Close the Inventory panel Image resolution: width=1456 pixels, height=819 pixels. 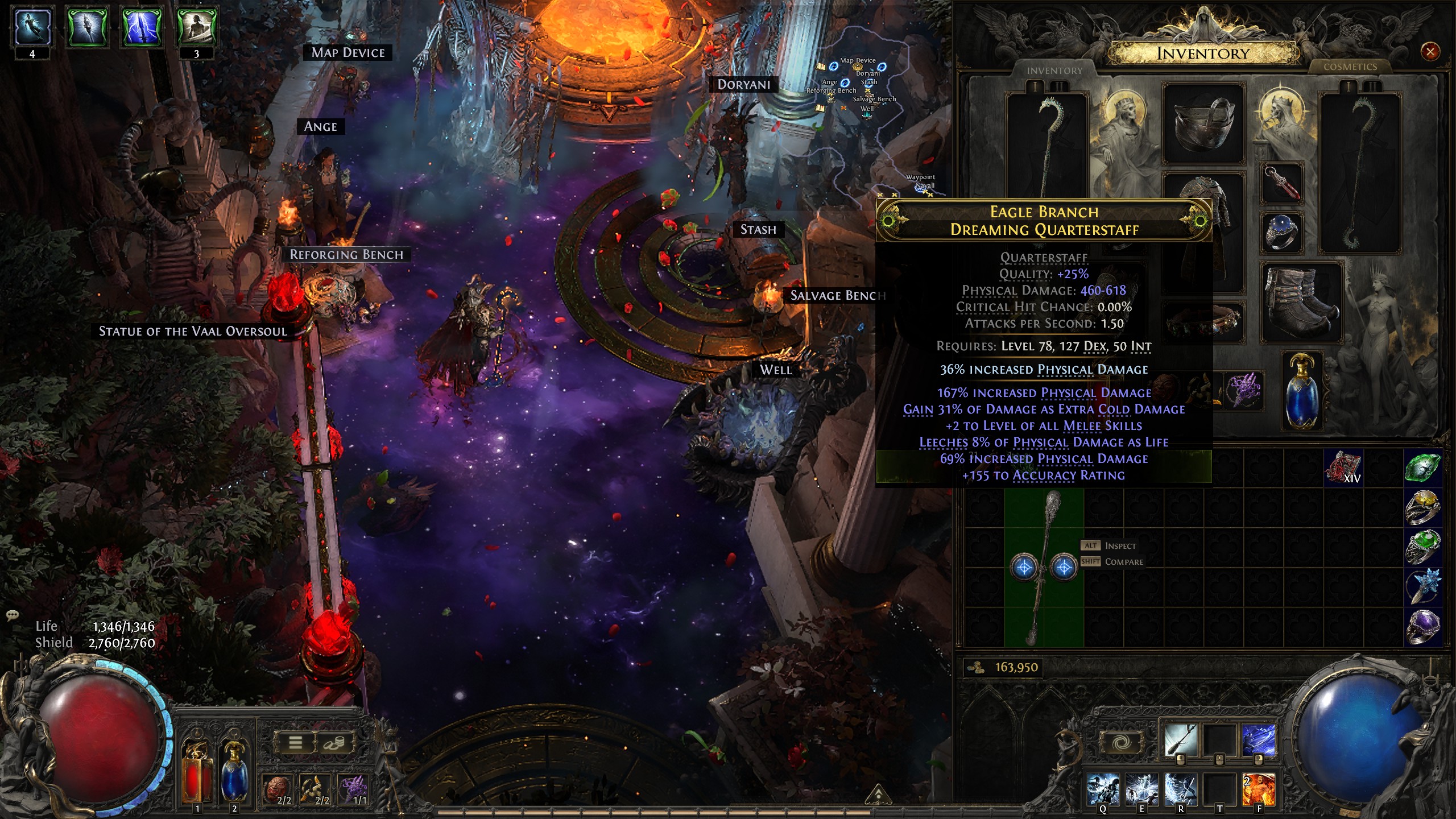pos(1430,52)
